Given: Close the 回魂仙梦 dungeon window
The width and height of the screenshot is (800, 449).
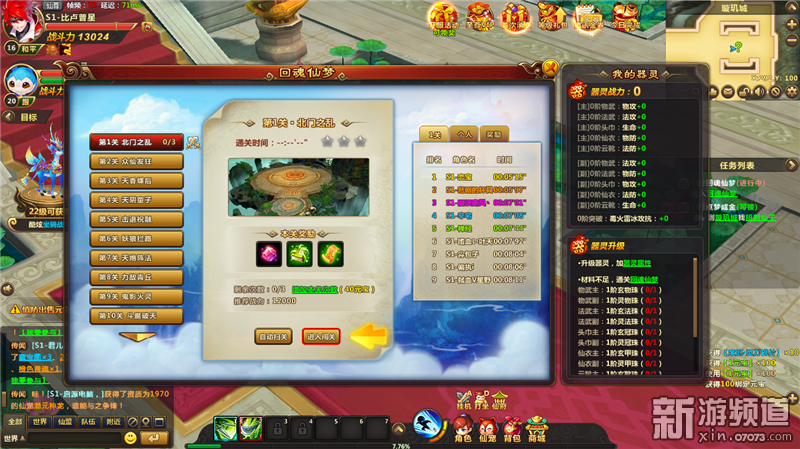Looking at the screenshot, I should 549,67.
